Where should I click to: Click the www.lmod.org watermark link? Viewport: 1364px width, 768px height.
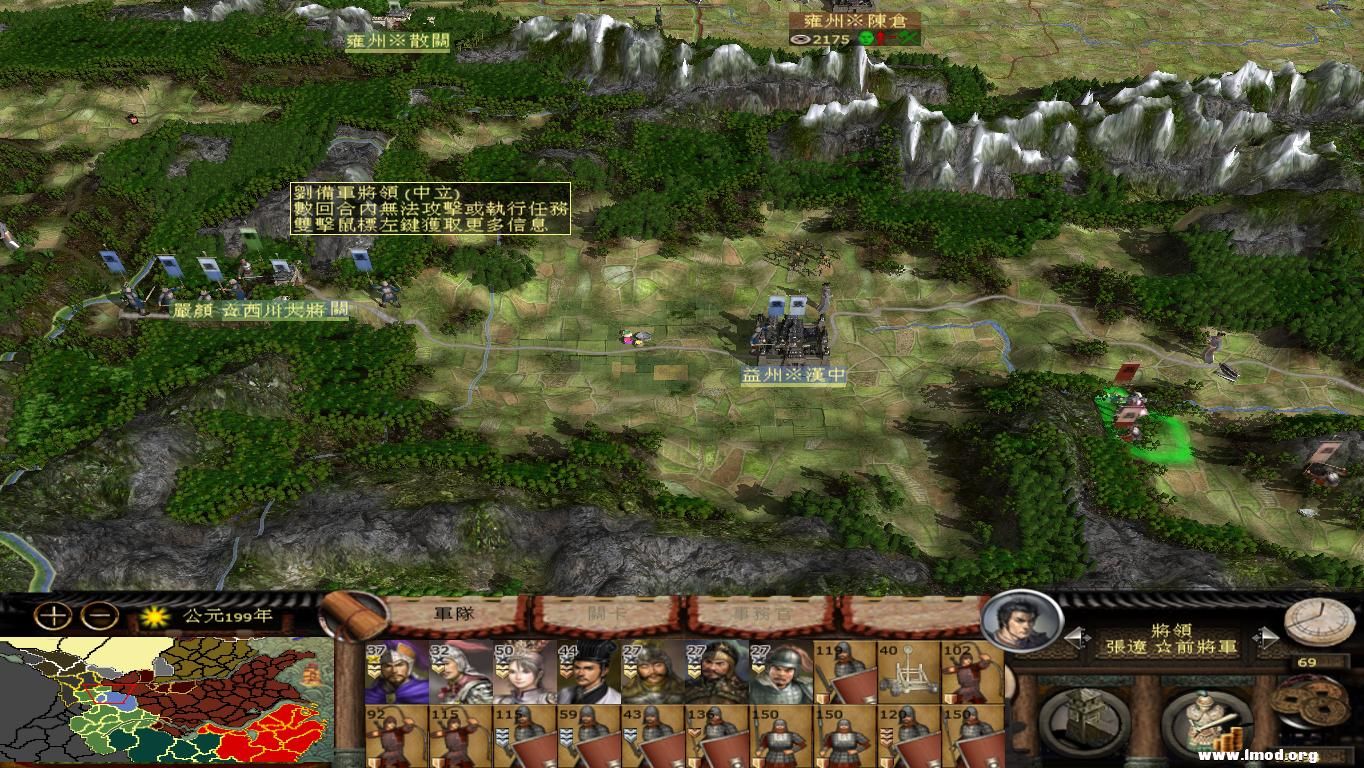(1258, 755)
